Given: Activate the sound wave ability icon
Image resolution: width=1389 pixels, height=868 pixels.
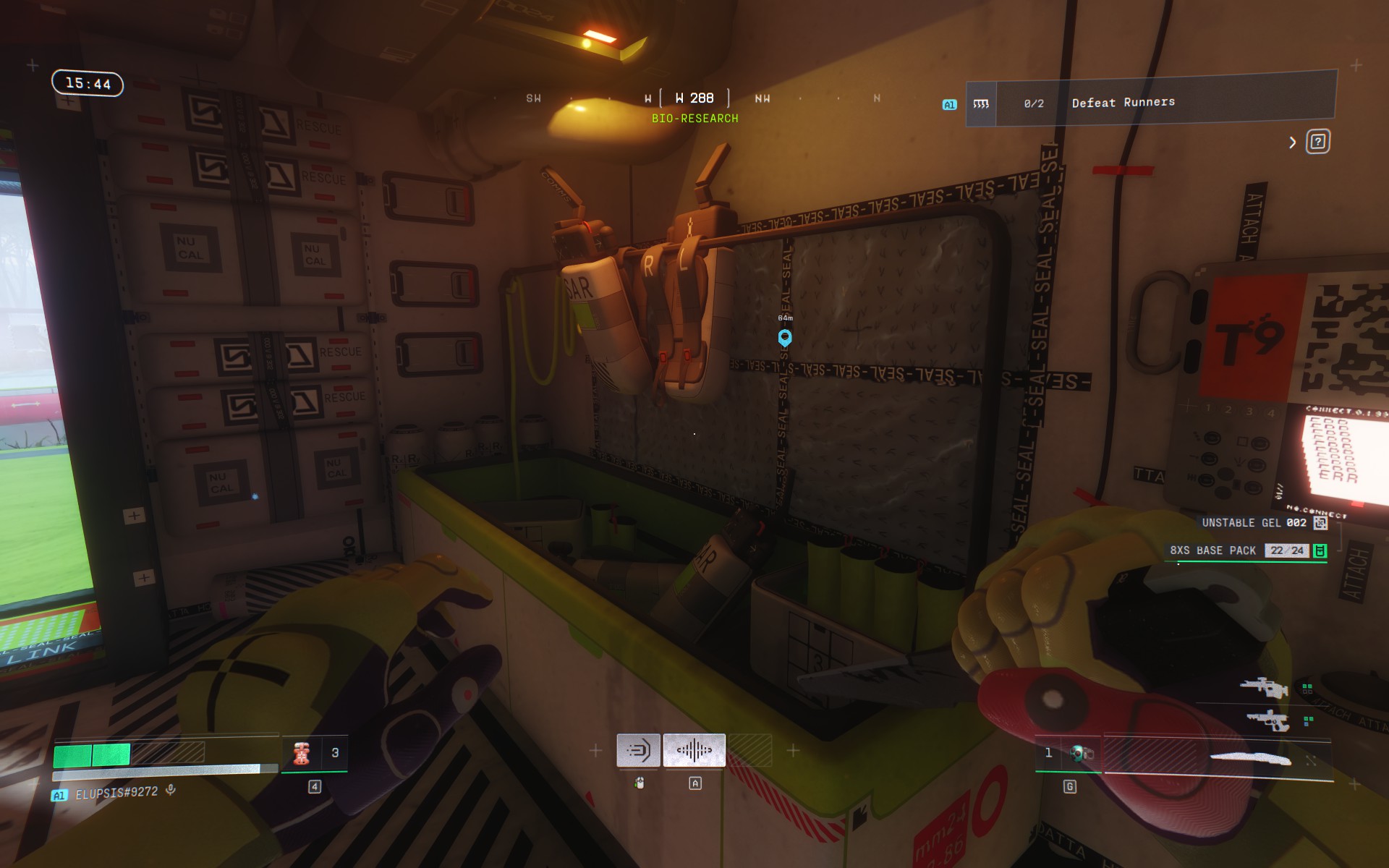Looking at the screenshot, I should click(x=694, y=750).
